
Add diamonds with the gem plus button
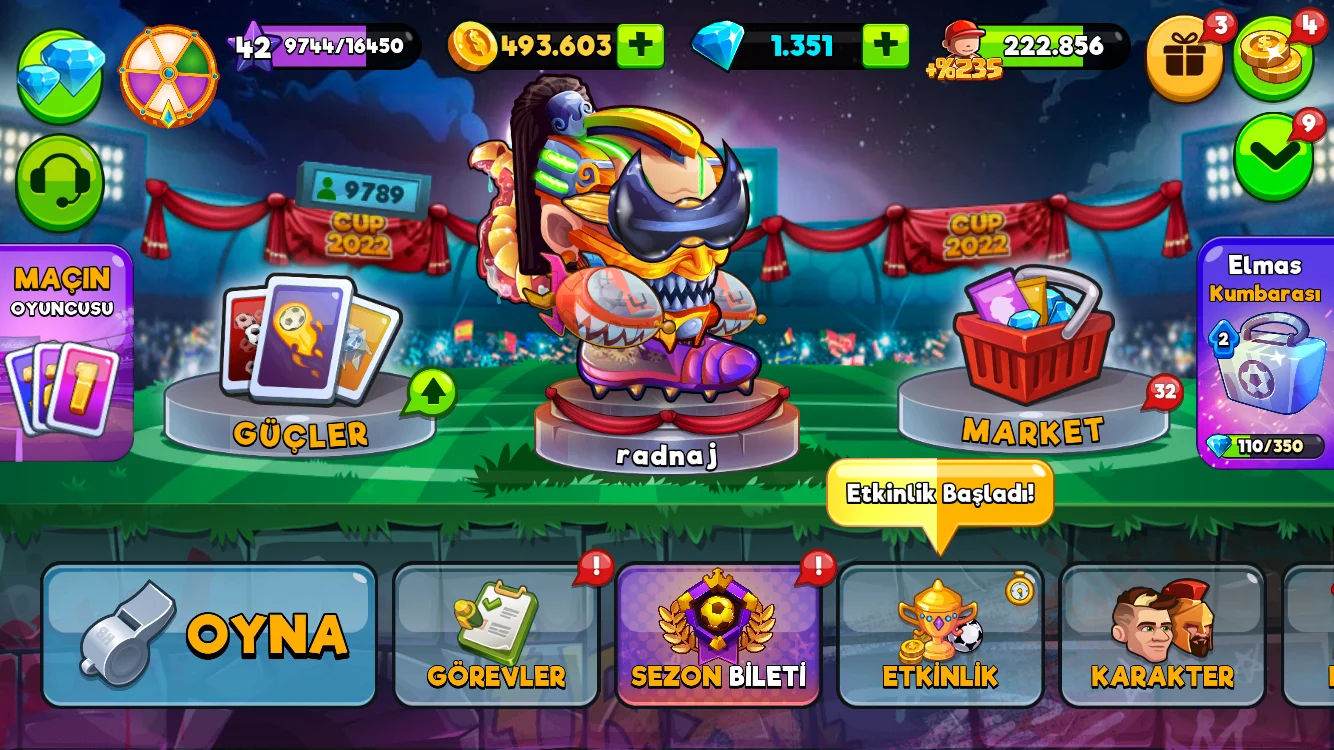(x=885, y=46)
